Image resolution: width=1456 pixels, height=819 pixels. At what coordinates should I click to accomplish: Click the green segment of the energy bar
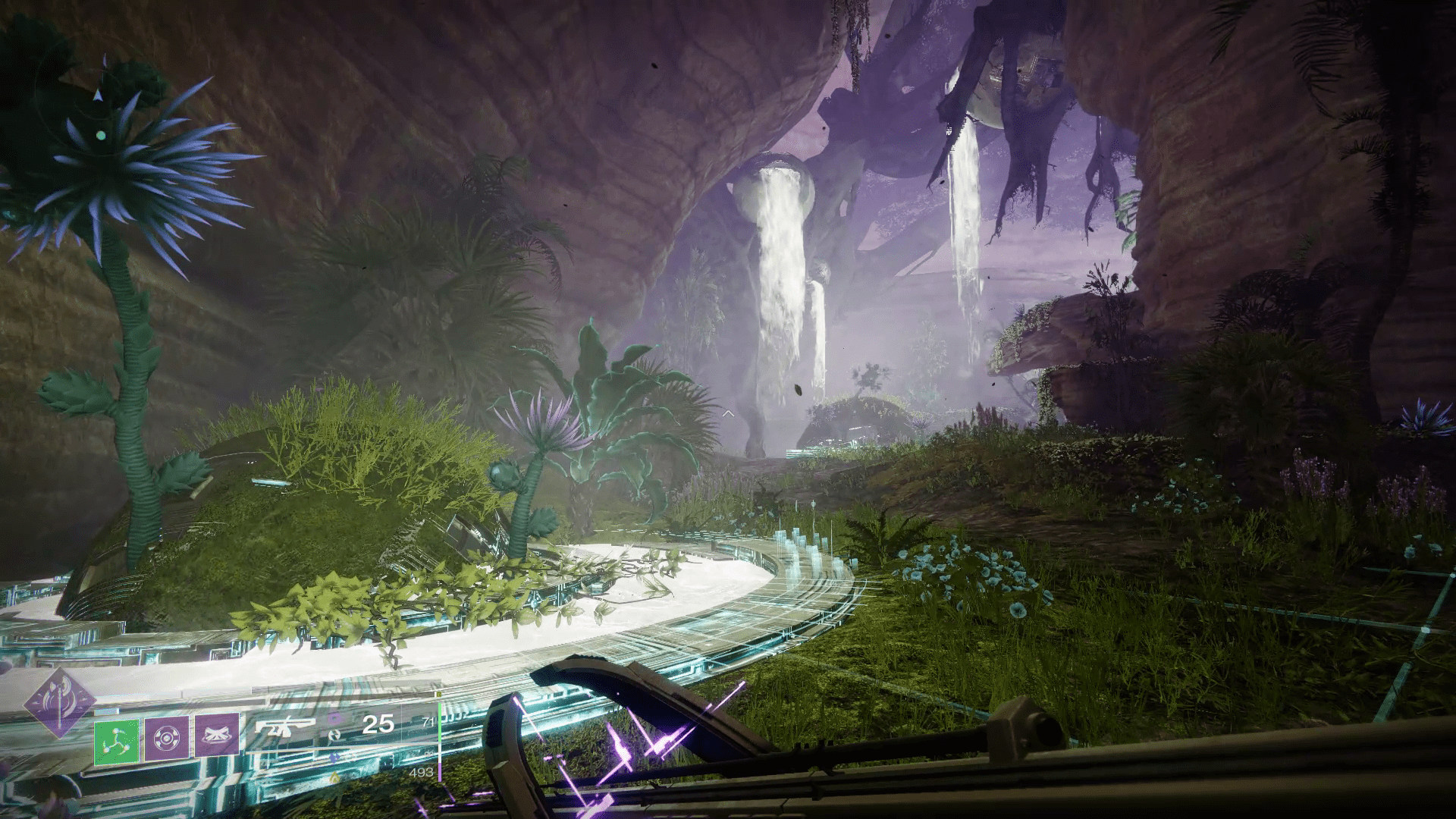(440, 720)
